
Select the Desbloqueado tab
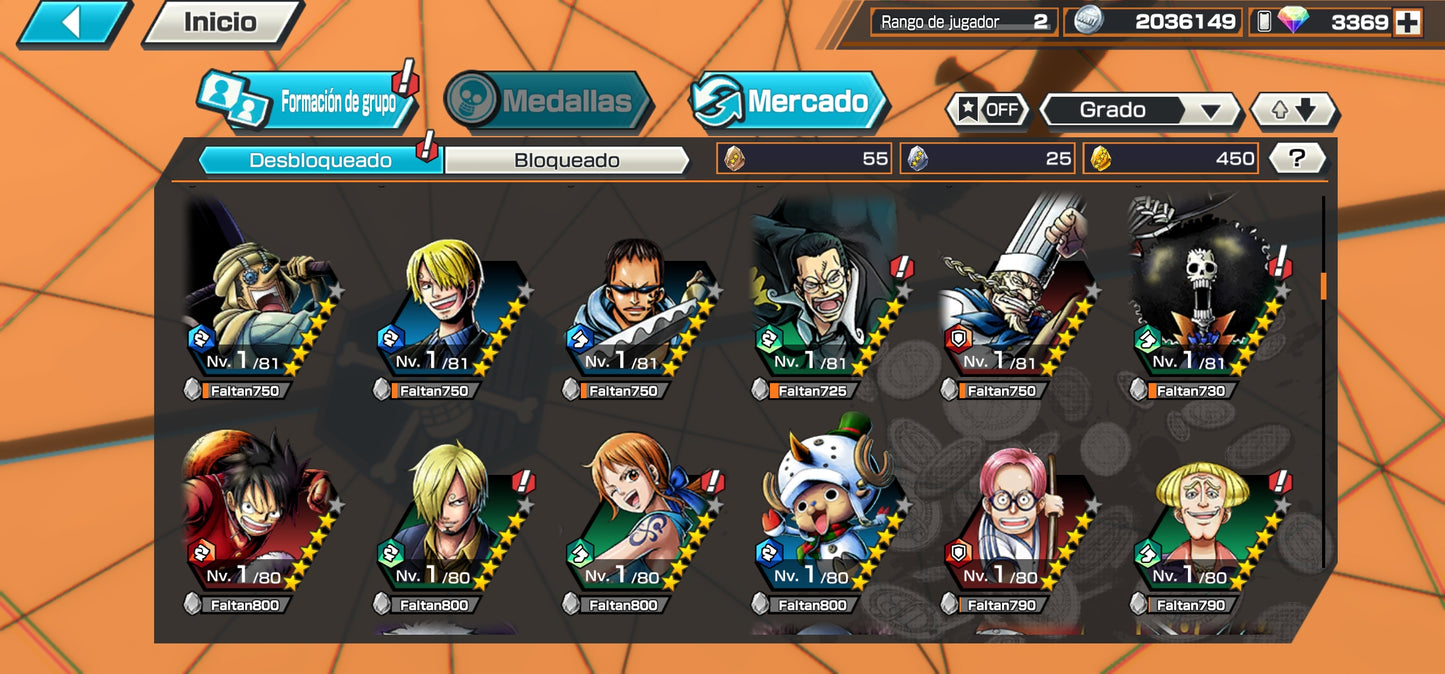click(x=320, y=160)
